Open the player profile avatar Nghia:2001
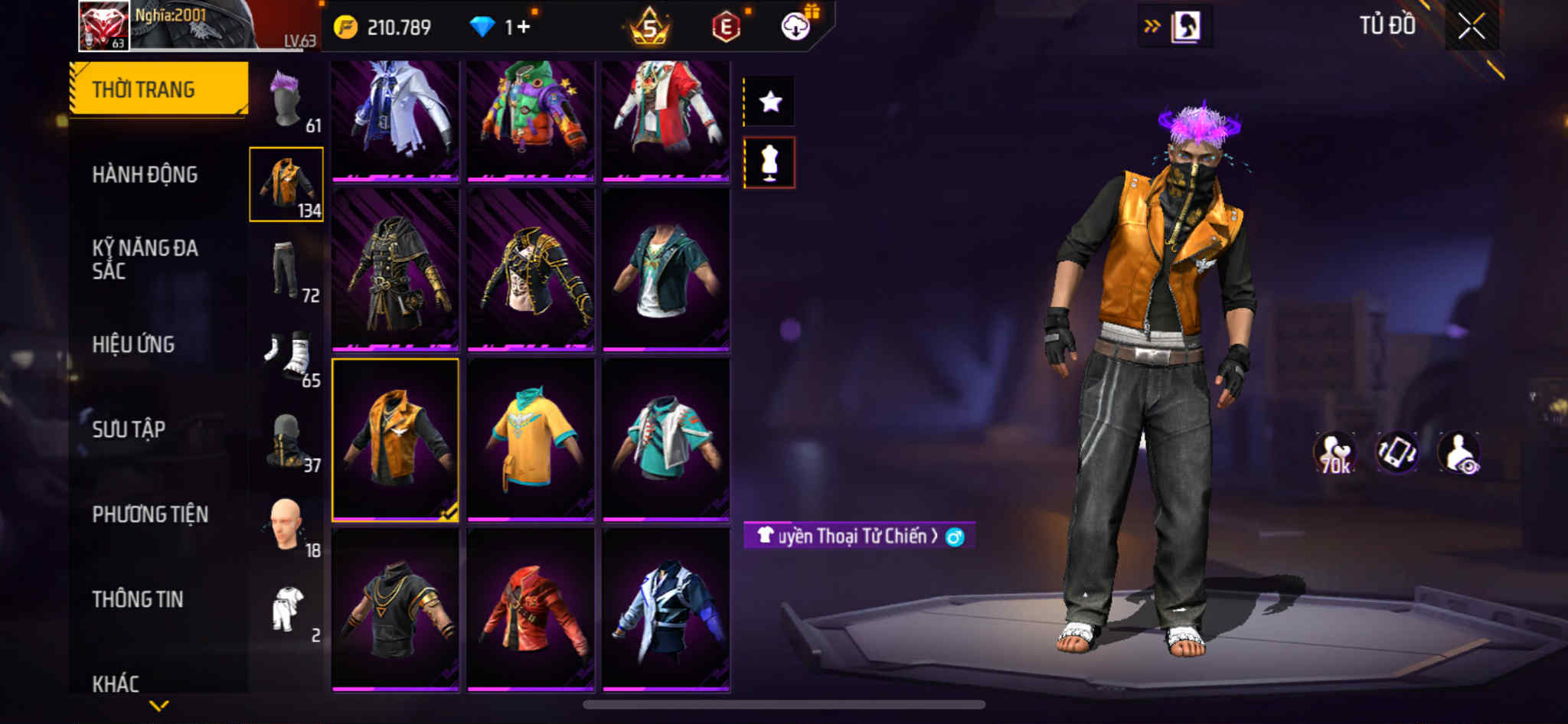Screen dimensions: 1568x724 pyautogui.click(x=104, y=26)
